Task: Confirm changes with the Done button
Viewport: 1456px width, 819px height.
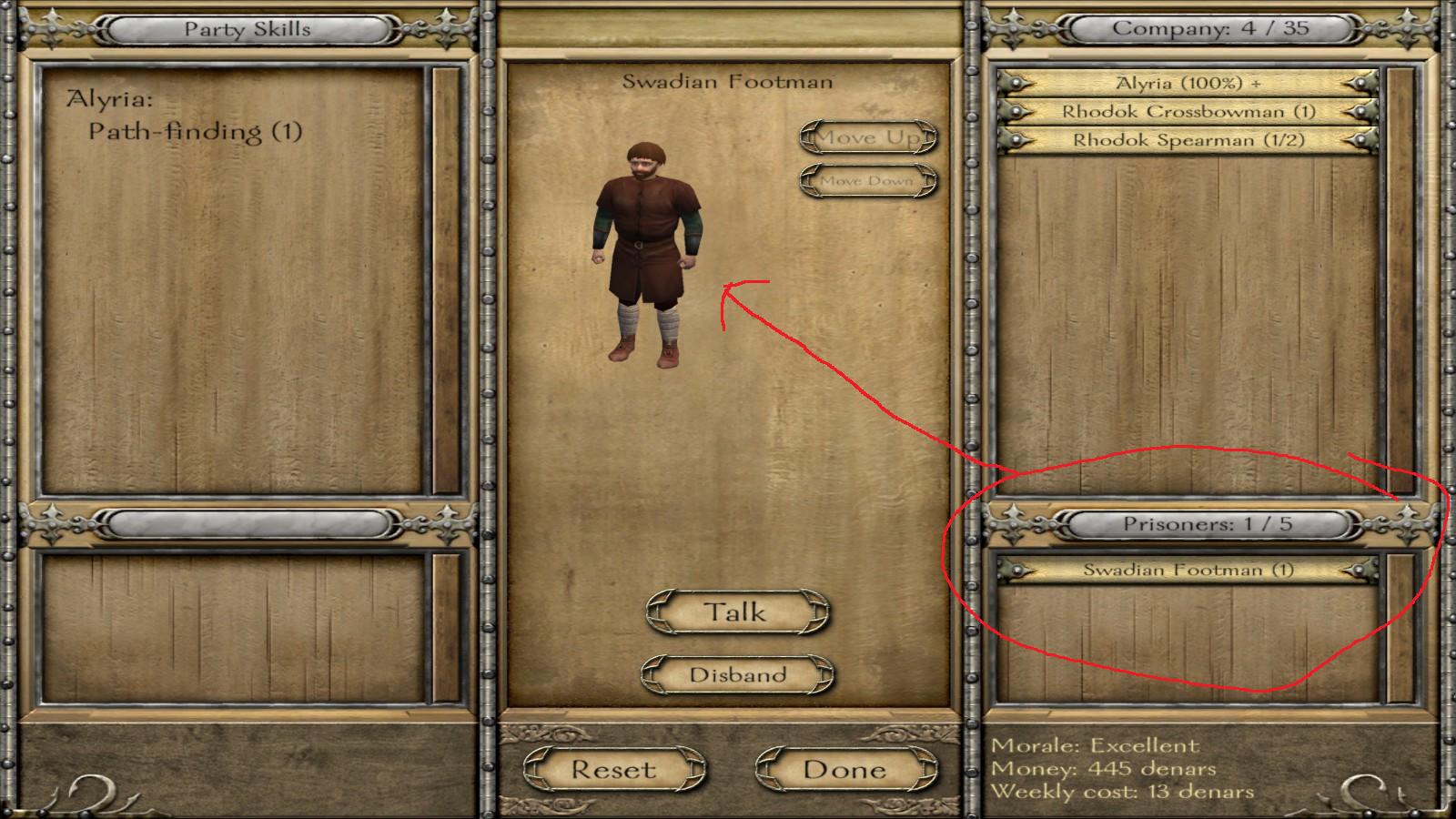Action: point(846,770)
